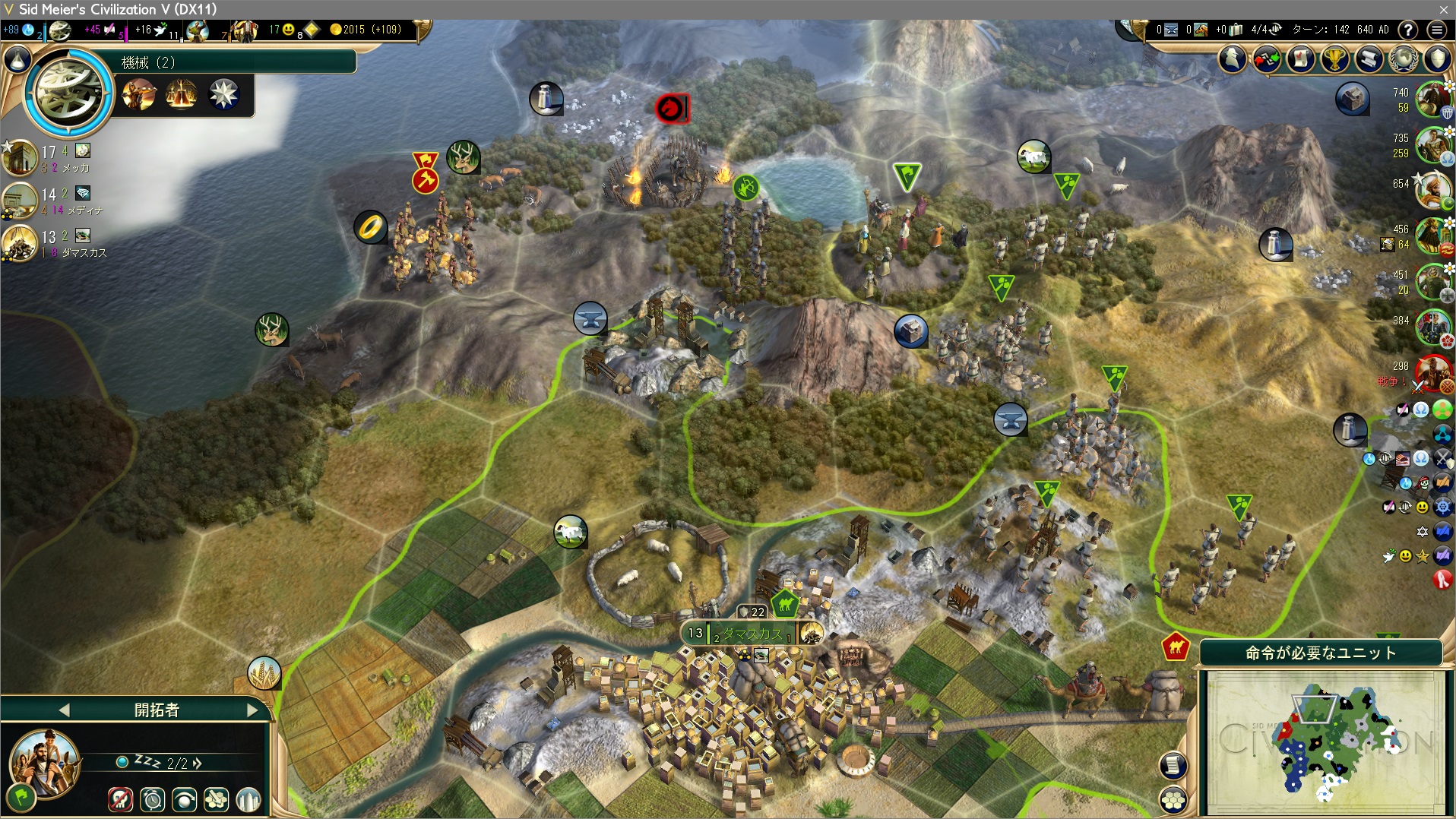The height and width of the screenshot is (819, 1456).
Task: Open the military overview shield icon
Action: point(1437,58)
